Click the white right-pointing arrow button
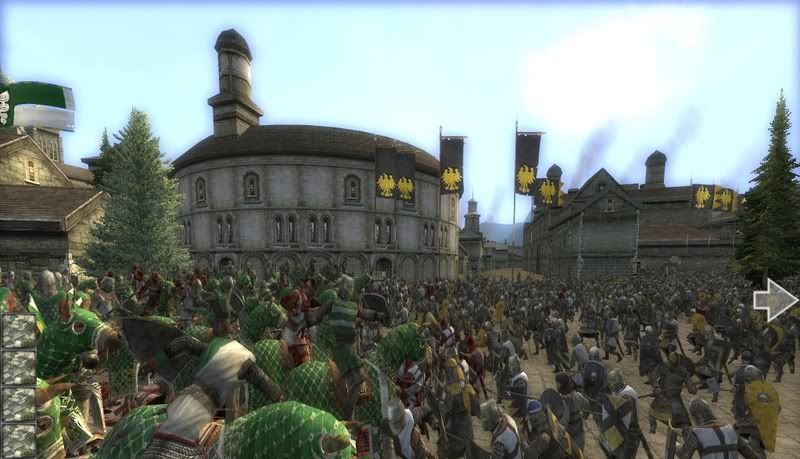Image resolution: width=800 pixels, height=459 pixels. click(x=775, y=300)
